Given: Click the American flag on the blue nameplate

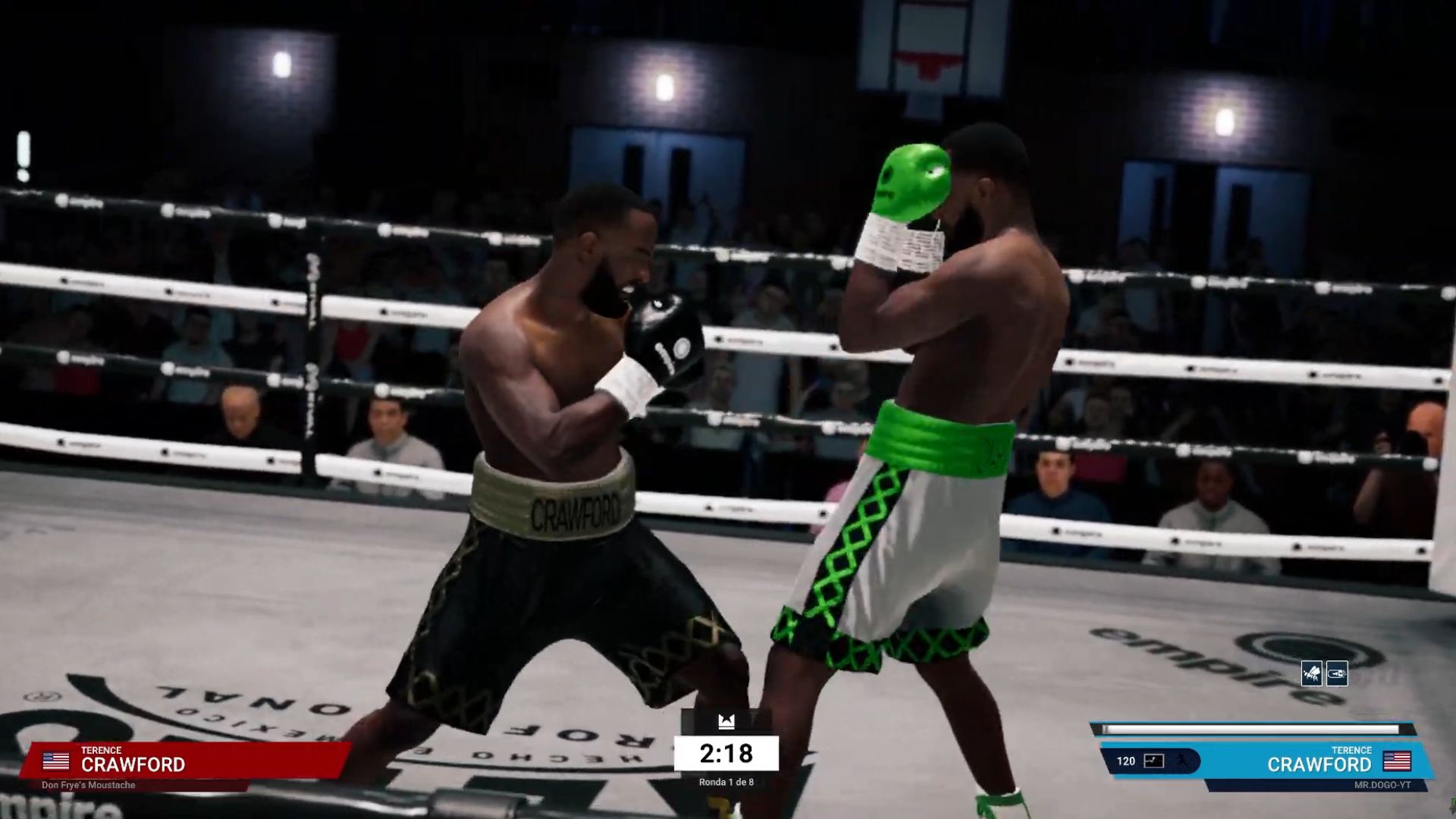Looking at the screenshot, I should pyautogui.click(x=1397, y=762).
